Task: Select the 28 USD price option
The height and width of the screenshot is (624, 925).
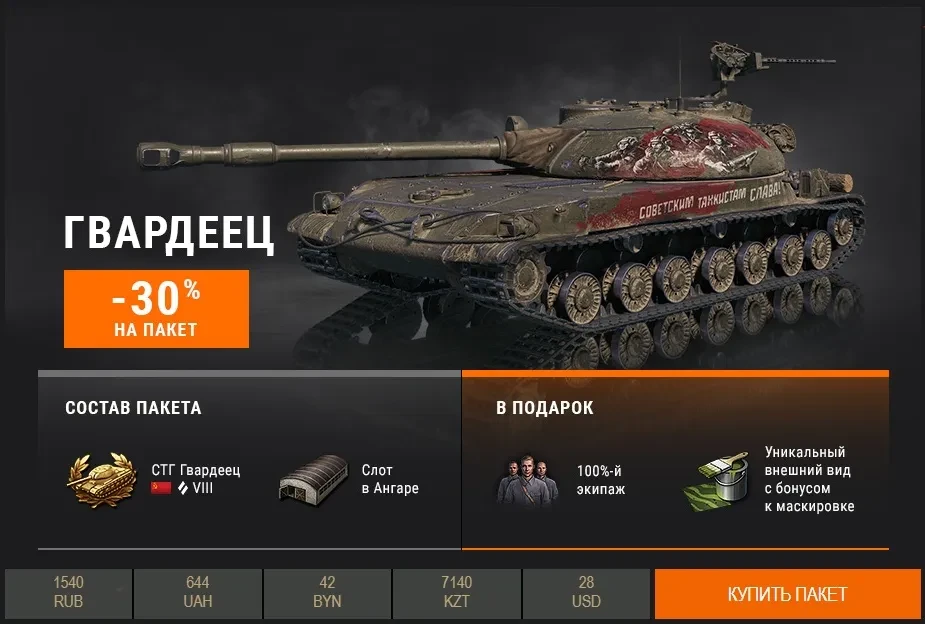Action: (x=586, y=594)
